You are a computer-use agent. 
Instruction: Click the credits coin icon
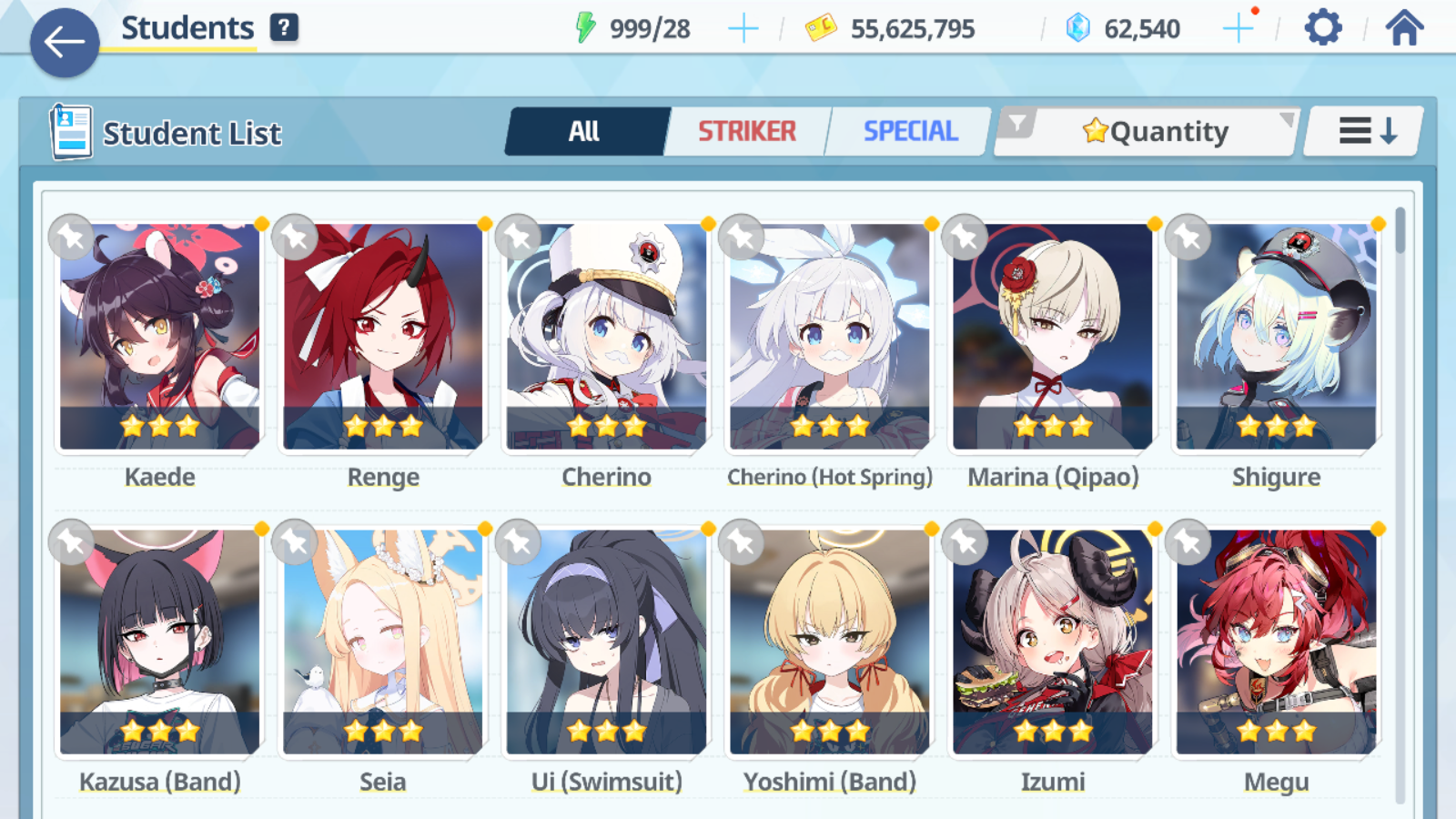822,27
